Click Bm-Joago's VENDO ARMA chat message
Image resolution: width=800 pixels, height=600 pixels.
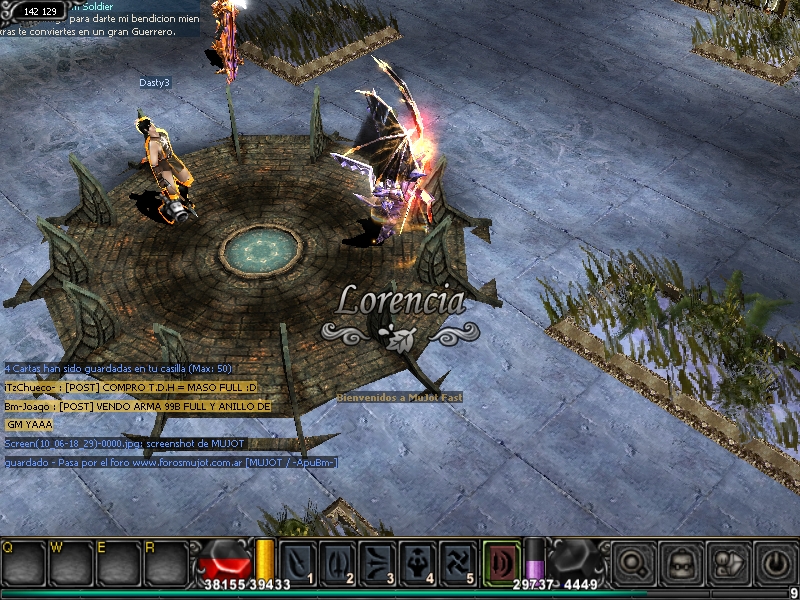tap(138, 407)
